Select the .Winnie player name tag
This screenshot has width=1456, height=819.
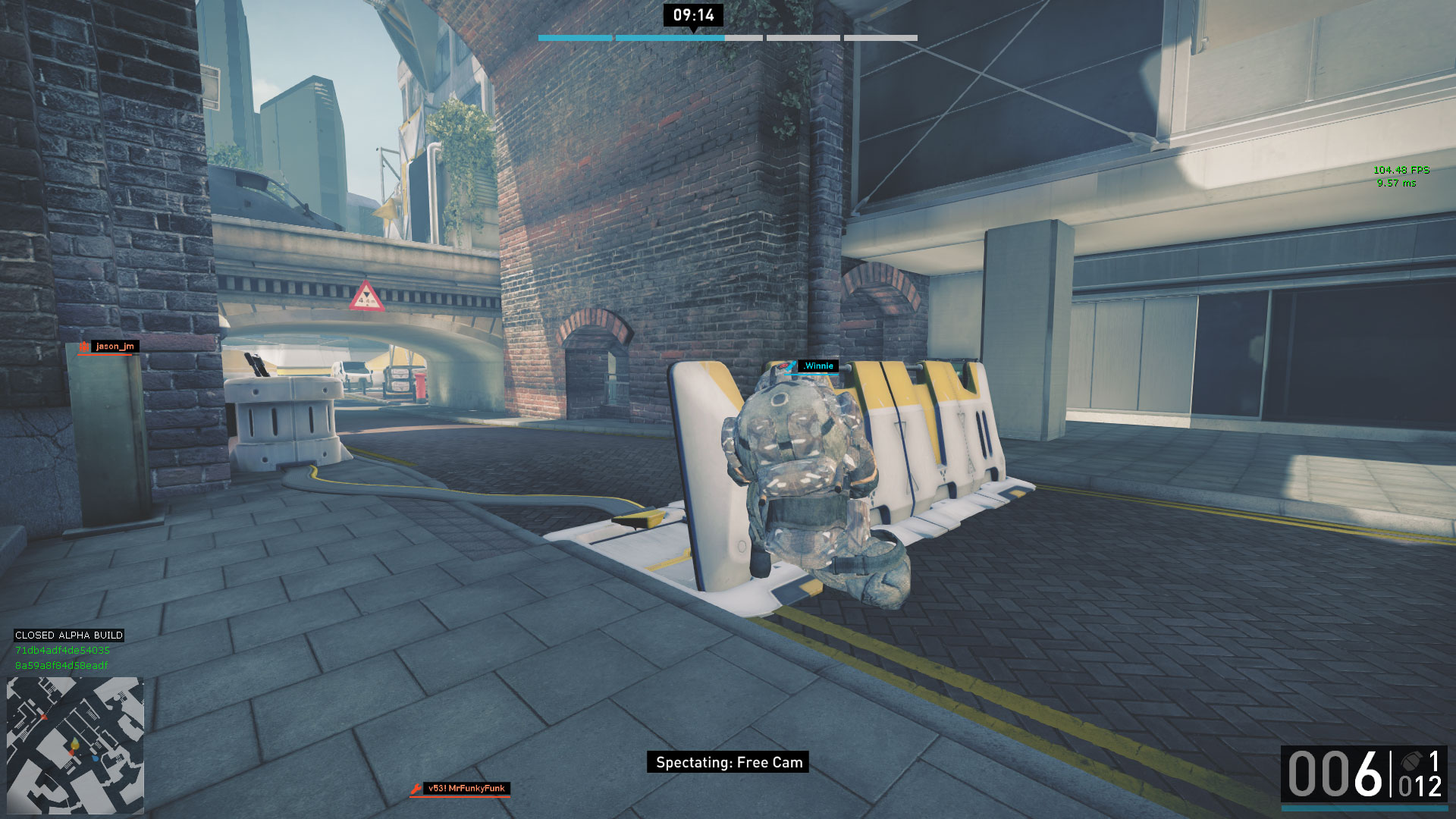pyautogui.click(x=818, y=366)
